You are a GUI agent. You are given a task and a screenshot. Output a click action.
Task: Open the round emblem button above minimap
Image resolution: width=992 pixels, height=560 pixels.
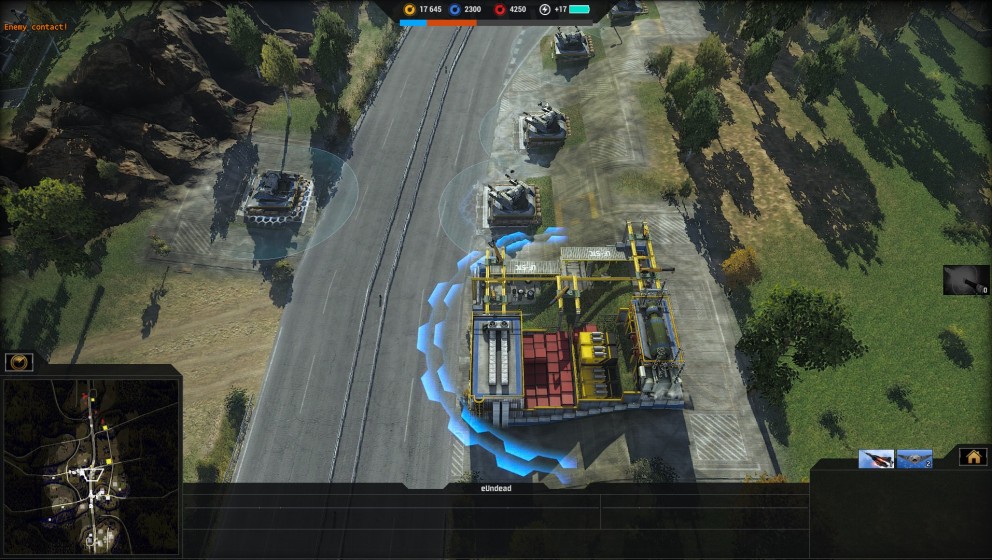19,362
